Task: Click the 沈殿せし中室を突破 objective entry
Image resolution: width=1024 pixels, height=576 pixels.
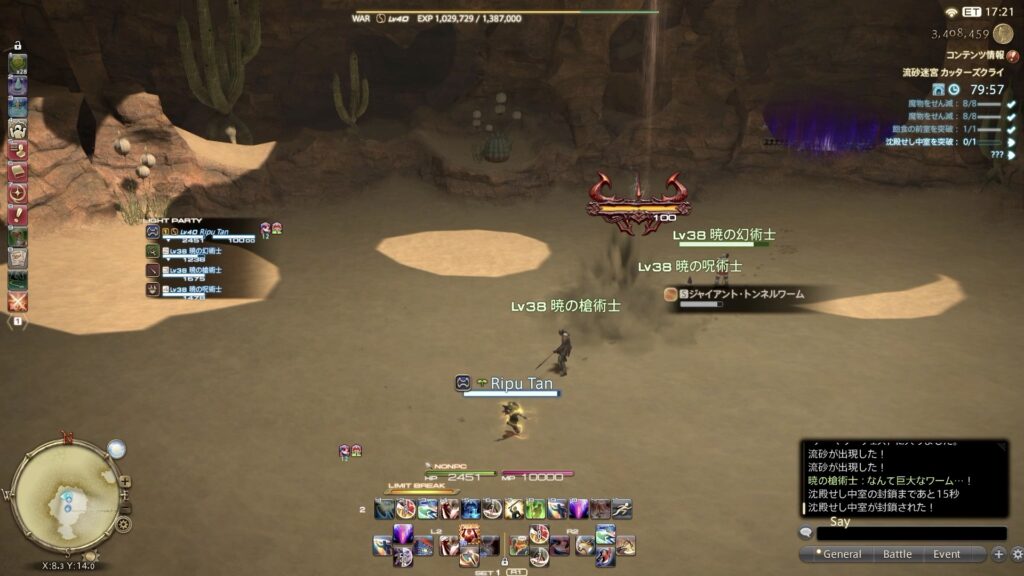Action: [x=930, y=142]
